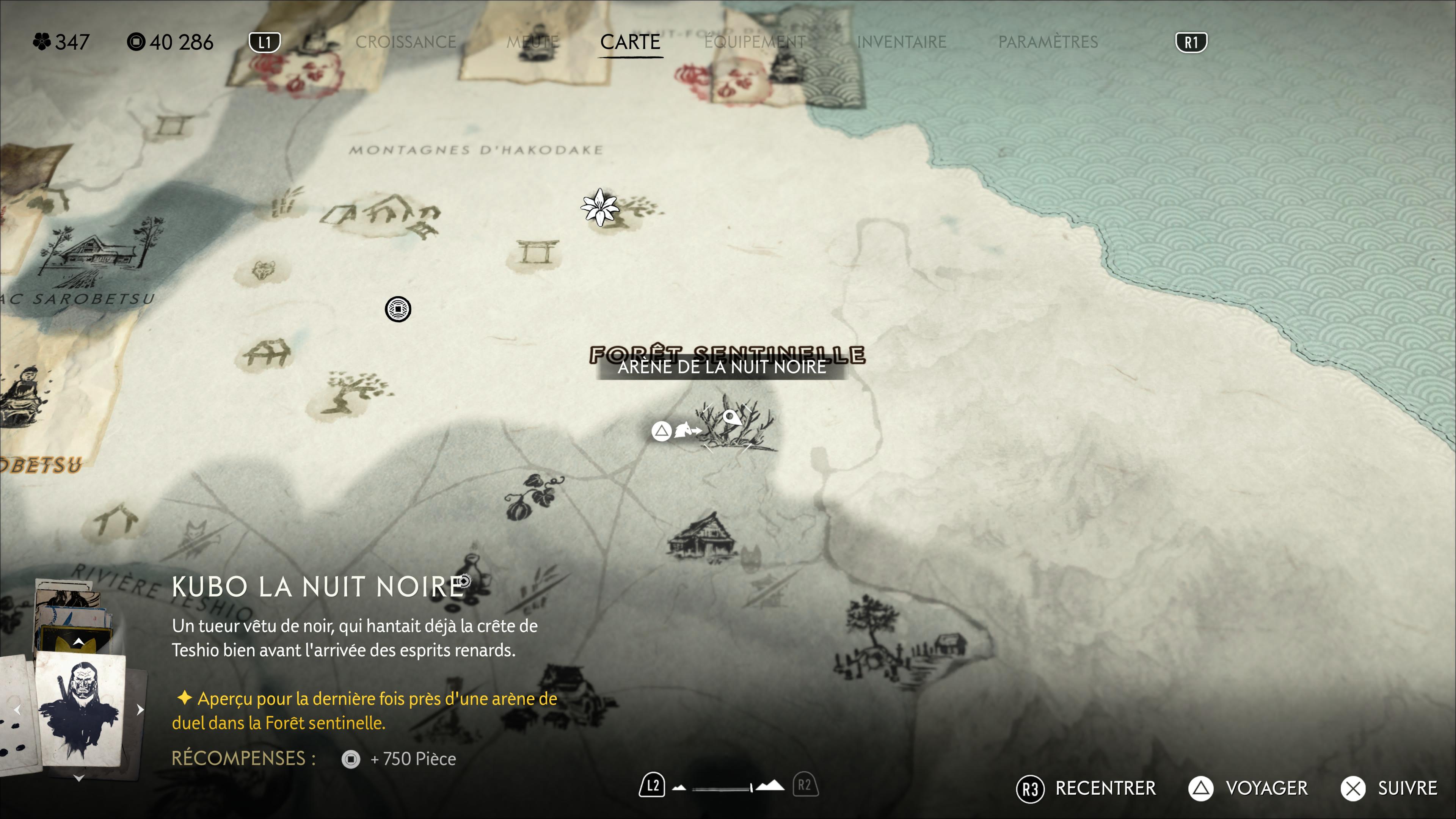Select the white flower map marker
Viewport: 1456px width, 819px height.
pyautogui.click(x=600, y=207)
